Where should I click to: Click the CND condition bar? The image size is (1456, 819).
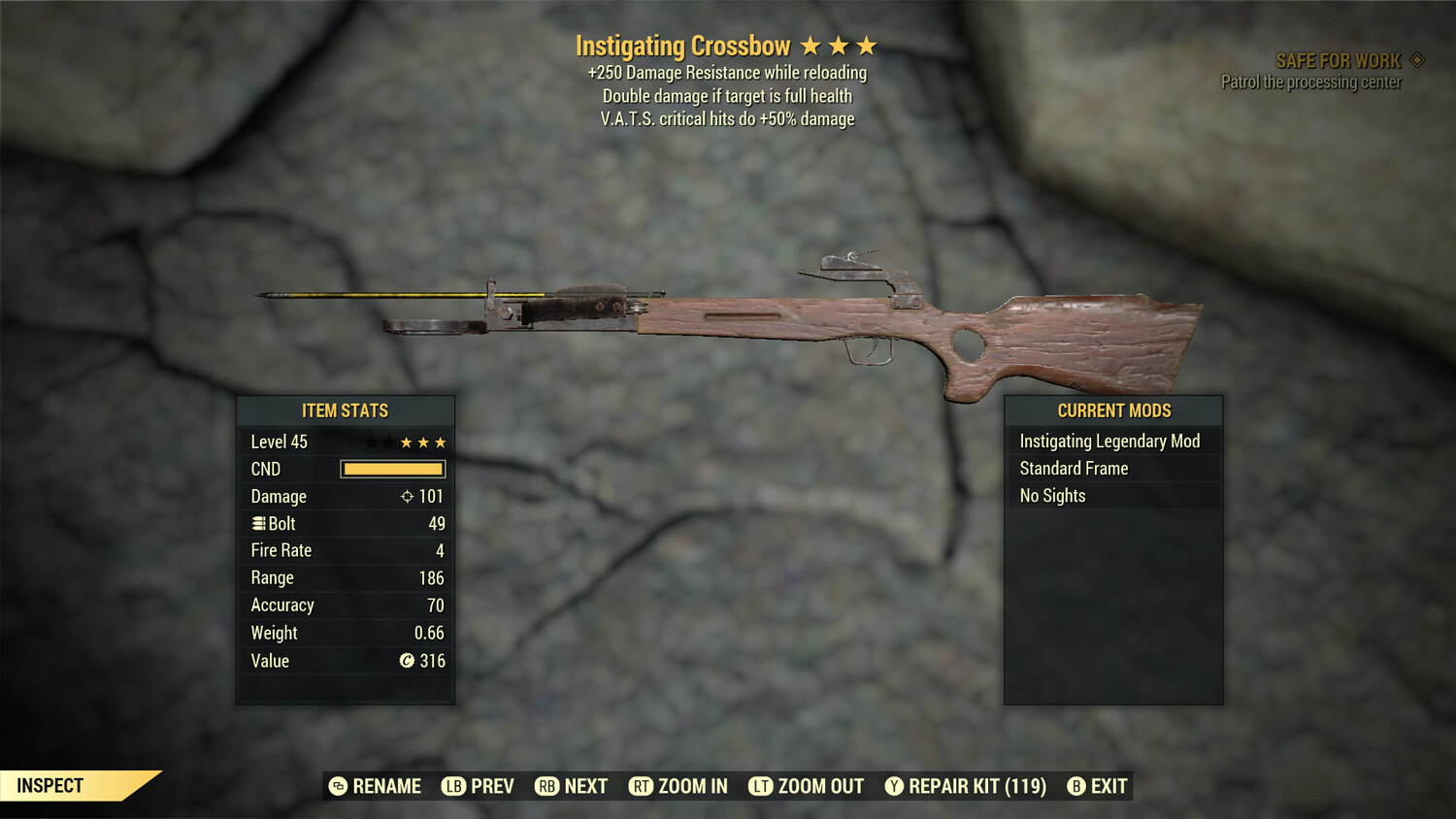coord(392,469)
